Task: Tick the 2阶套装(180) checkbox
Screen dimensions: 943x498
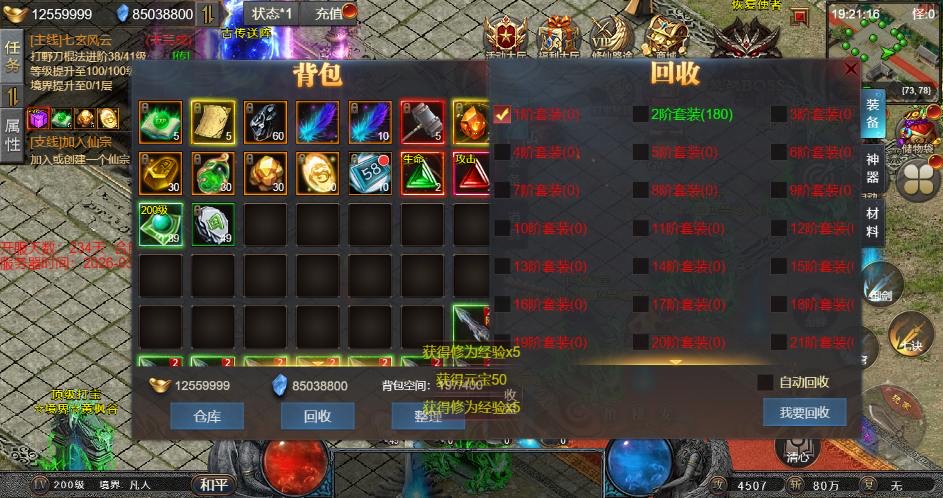Action: coord(640,114)
